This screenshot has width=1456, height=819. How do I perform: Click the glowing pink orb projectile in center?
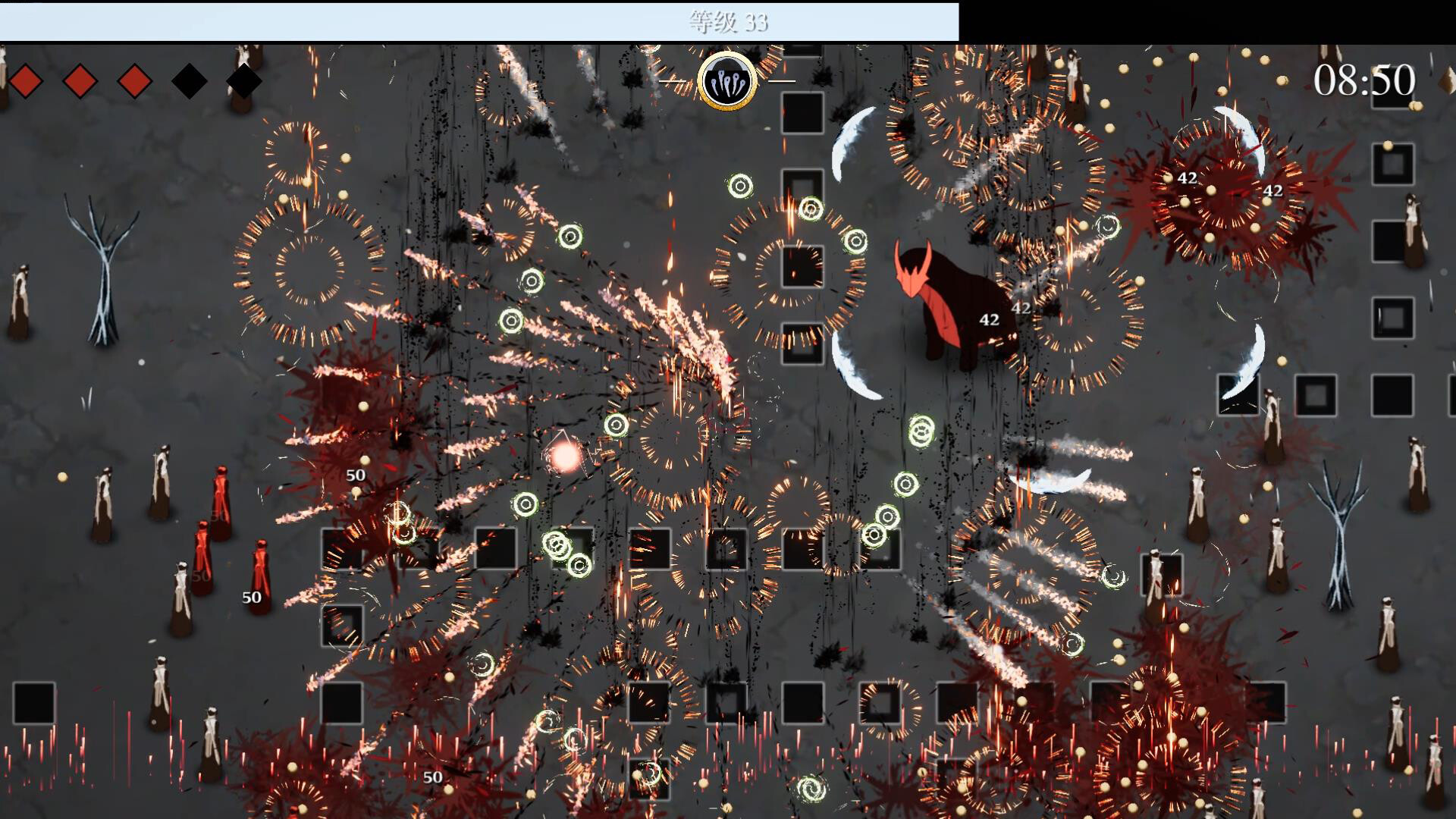click(x=564, y=459)
